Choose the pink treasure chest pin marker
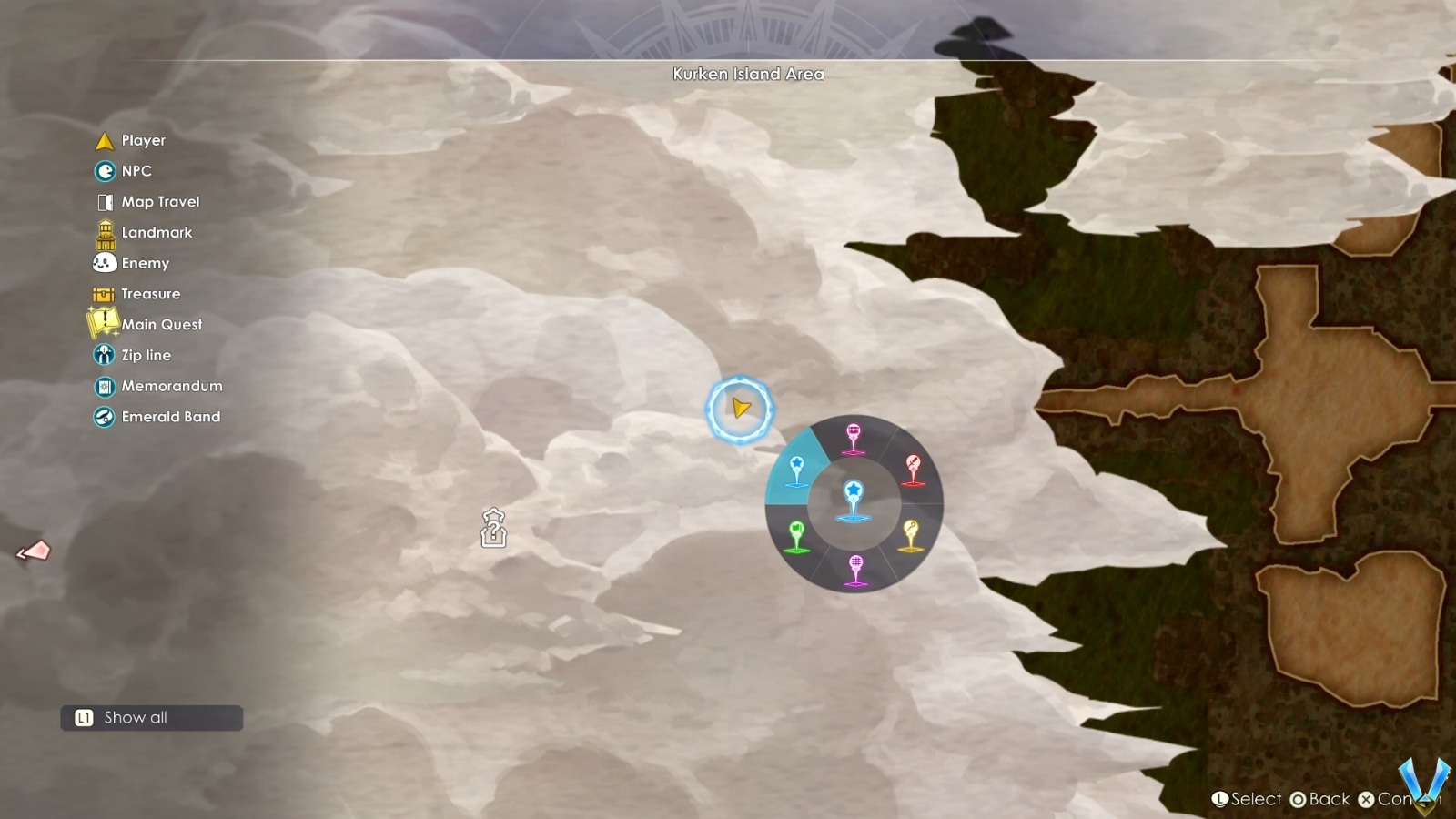Viewport: 1456px width, 819px height. [x=854, y=434]
